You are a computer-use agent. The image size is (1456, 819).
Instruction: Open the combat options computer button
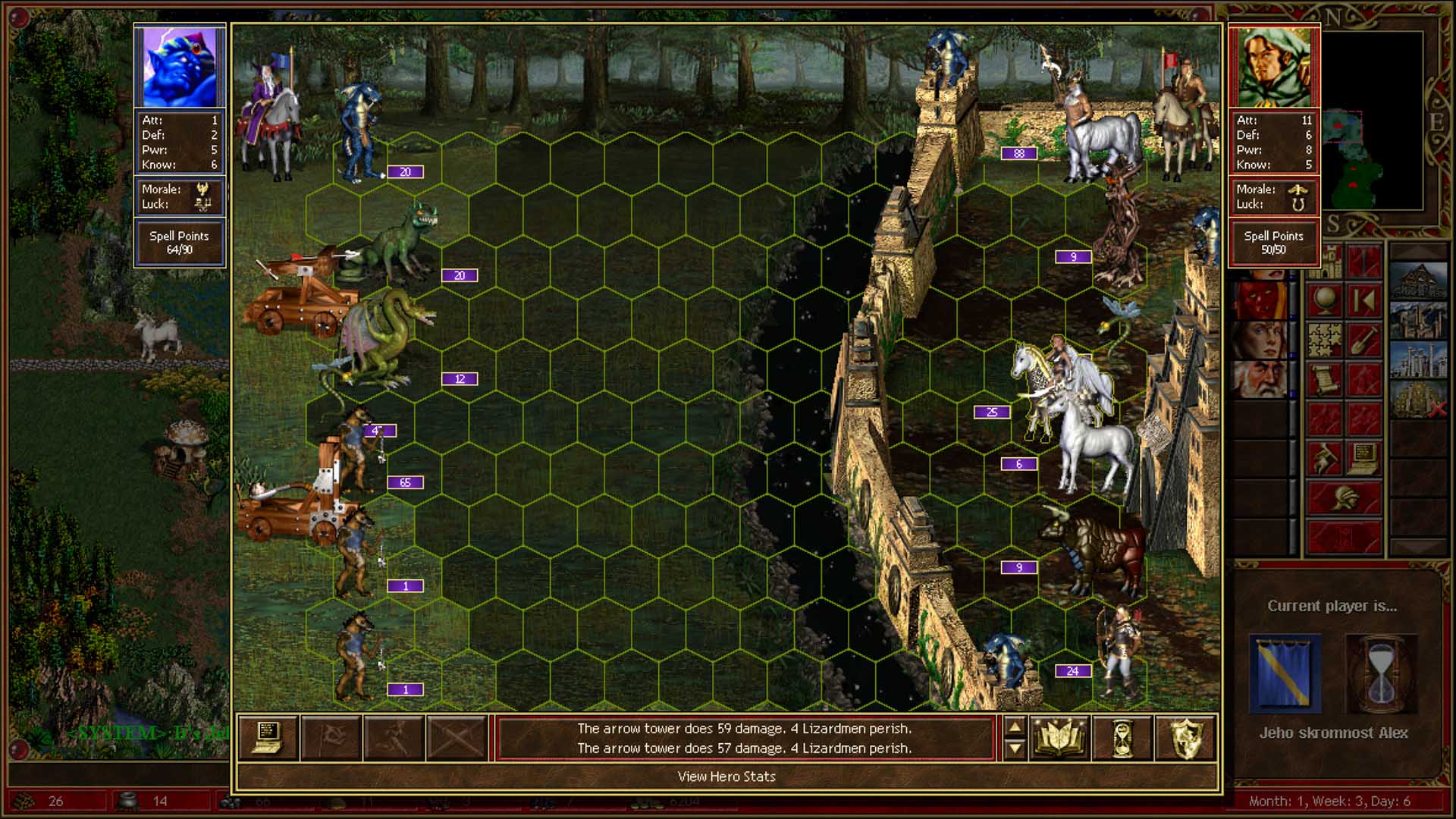(x=268, y=737)
